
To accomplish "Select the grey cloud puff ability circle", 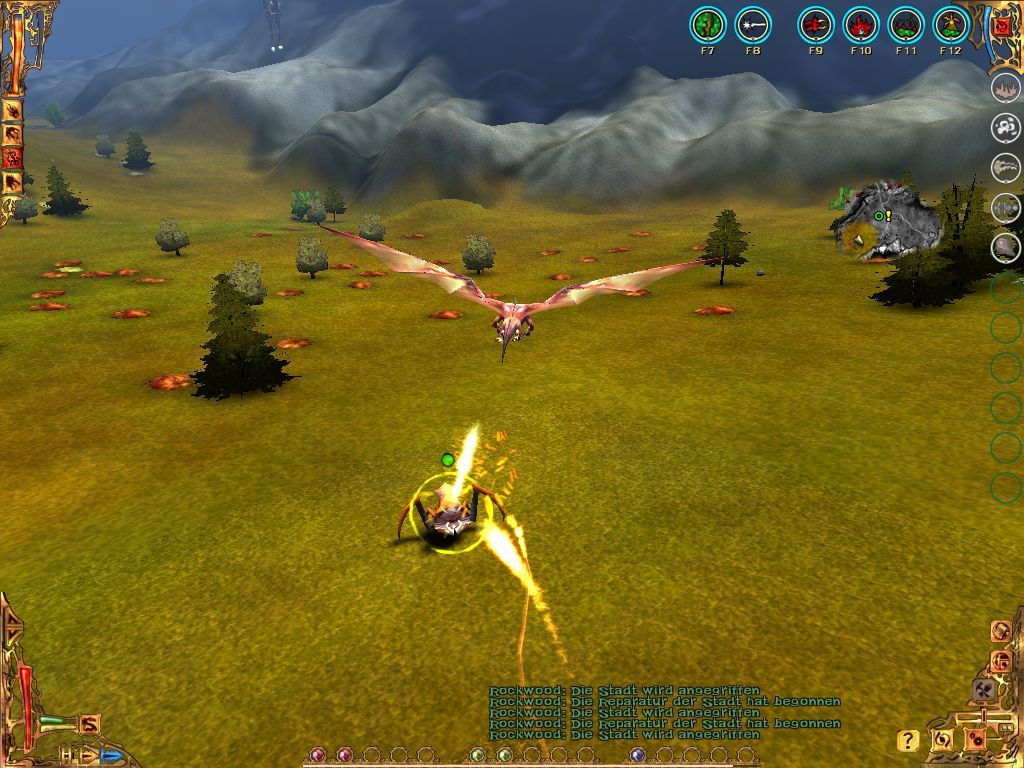I will [1005, 127].
